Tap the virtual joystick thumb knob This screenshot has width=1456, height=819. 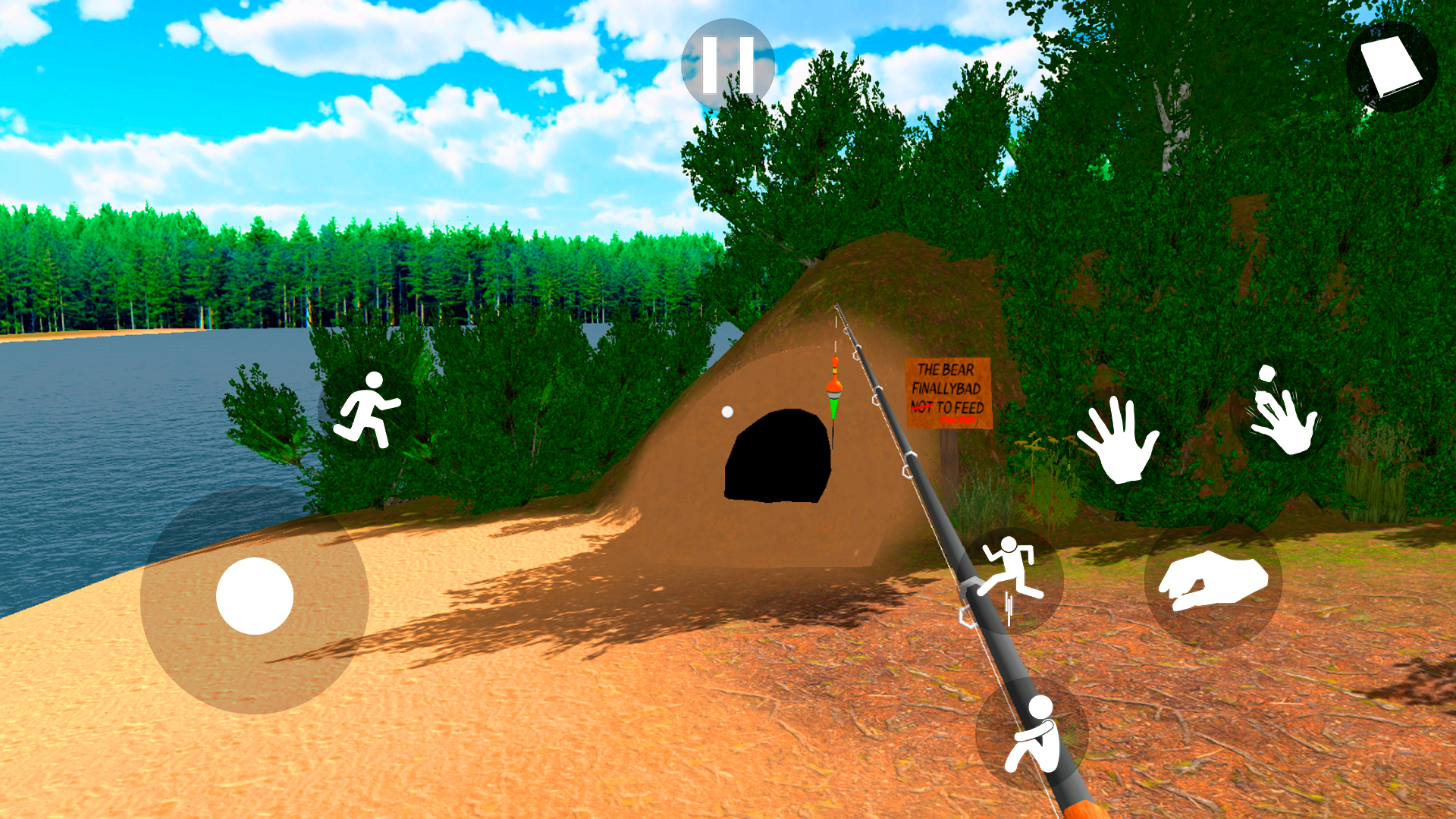255,596
